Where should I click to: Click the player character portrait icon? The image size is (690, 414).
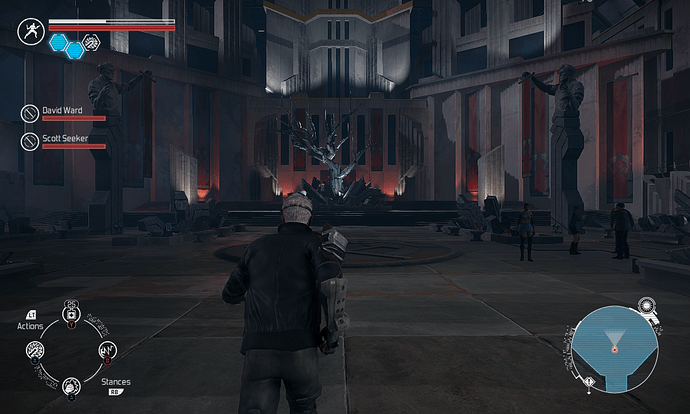coord(29,31)
